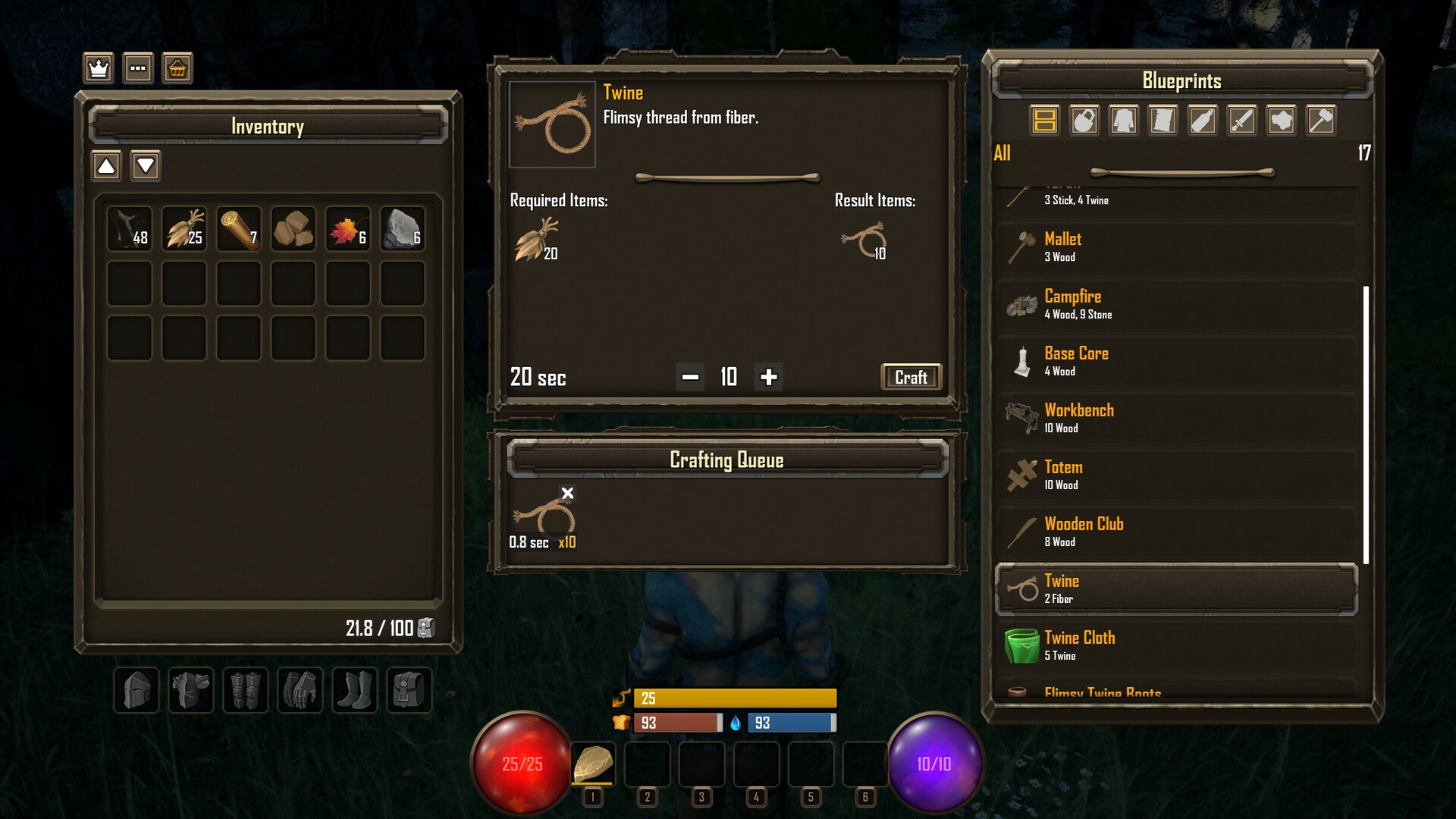Cancel the queued Twine craft
The width and height of the screenshot is (1456, 819).
point(567,494)
